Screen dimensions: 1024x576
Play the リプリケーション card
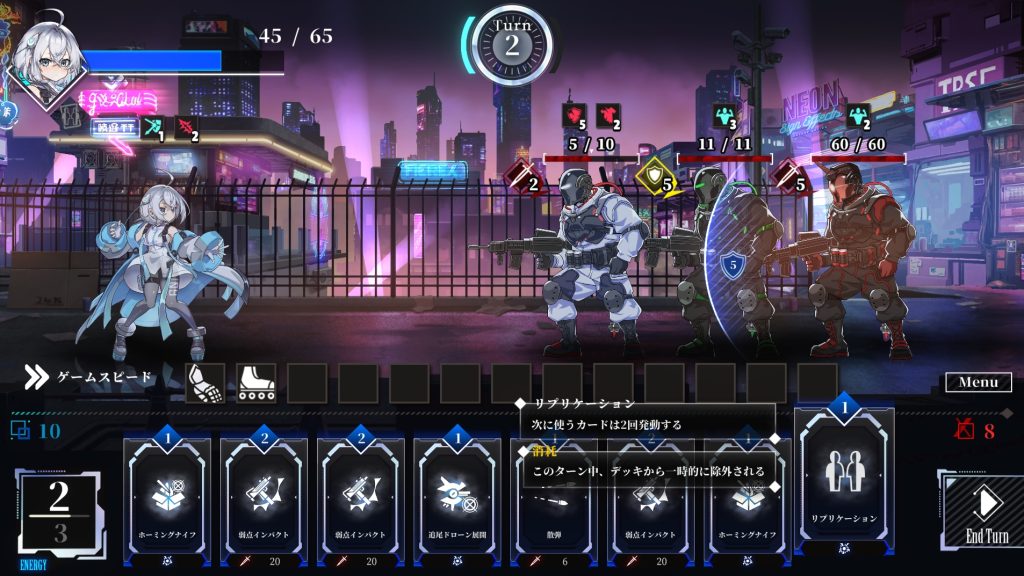[x=844, y=475]
